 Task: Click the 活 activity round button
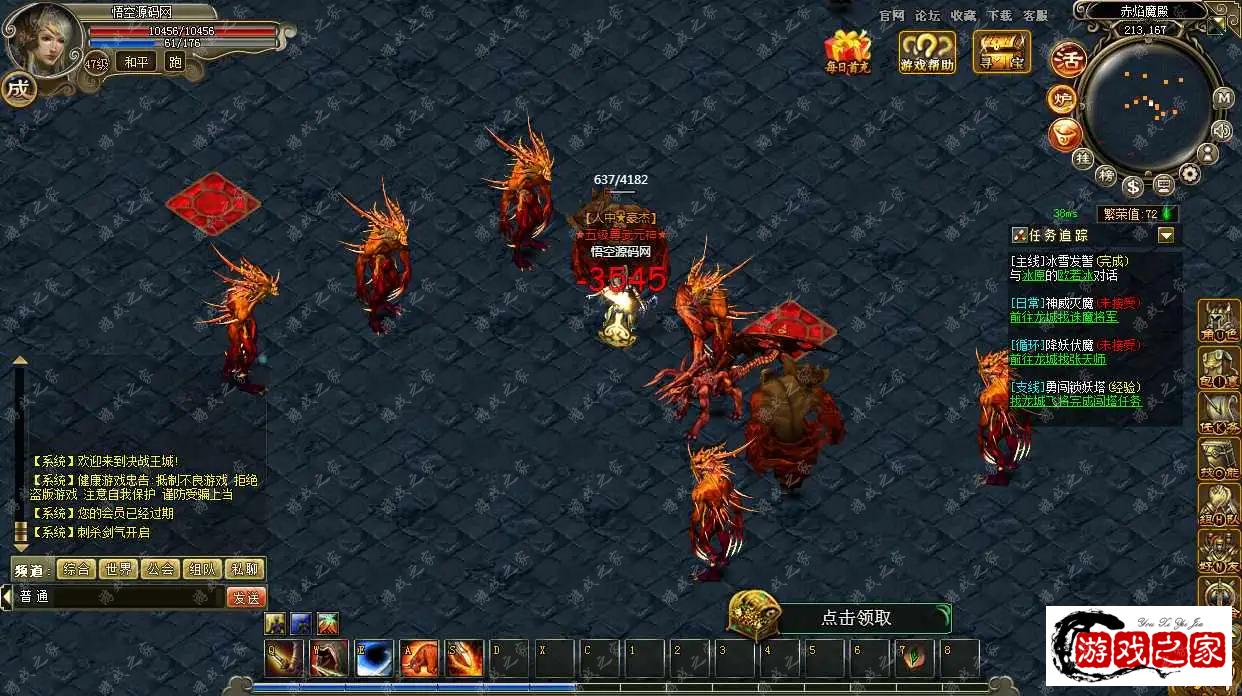click(x=1068, y=60)
